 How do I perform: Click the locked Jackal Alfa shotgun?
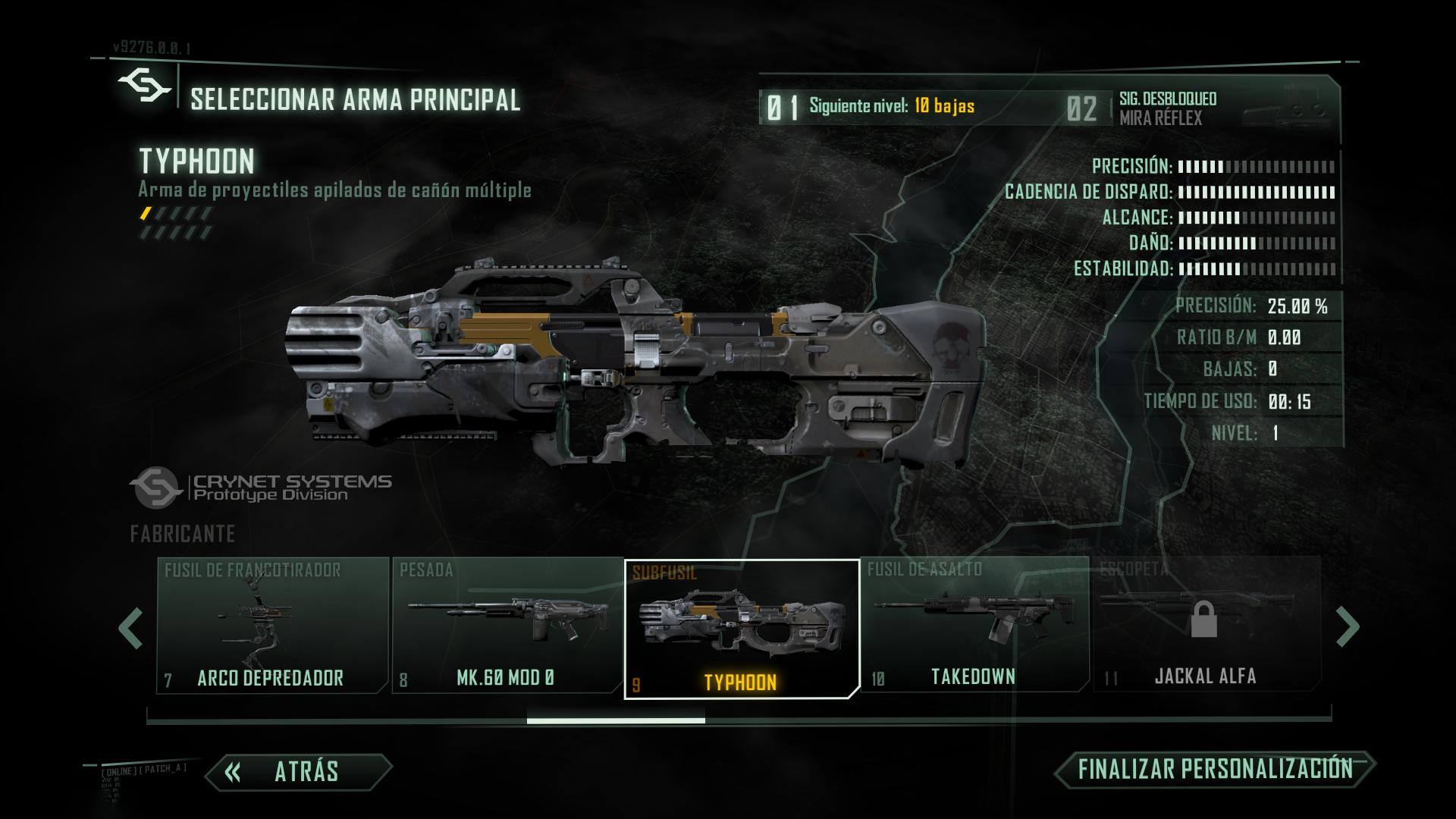1206,626
